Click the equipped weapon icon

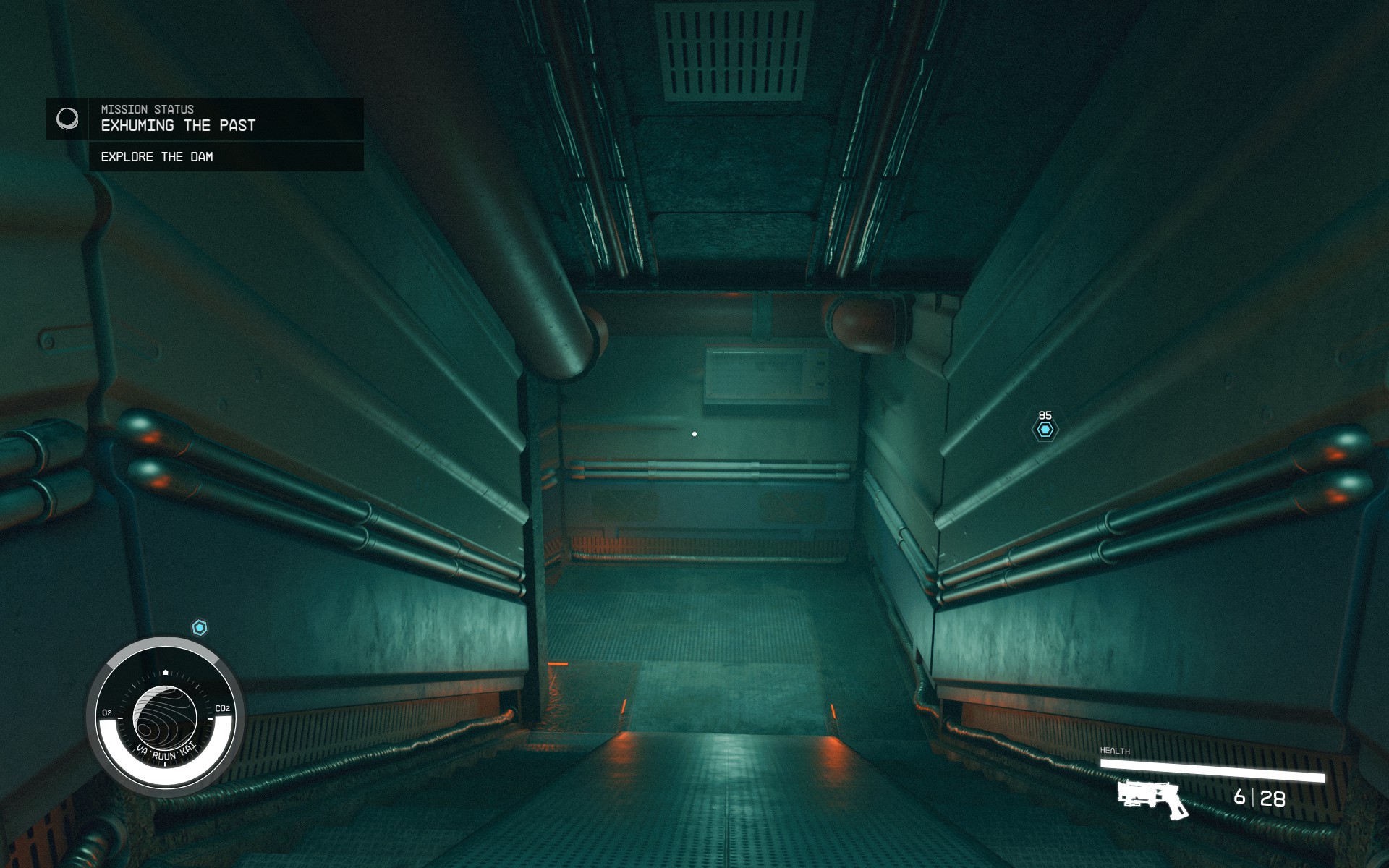point(1152,799)
